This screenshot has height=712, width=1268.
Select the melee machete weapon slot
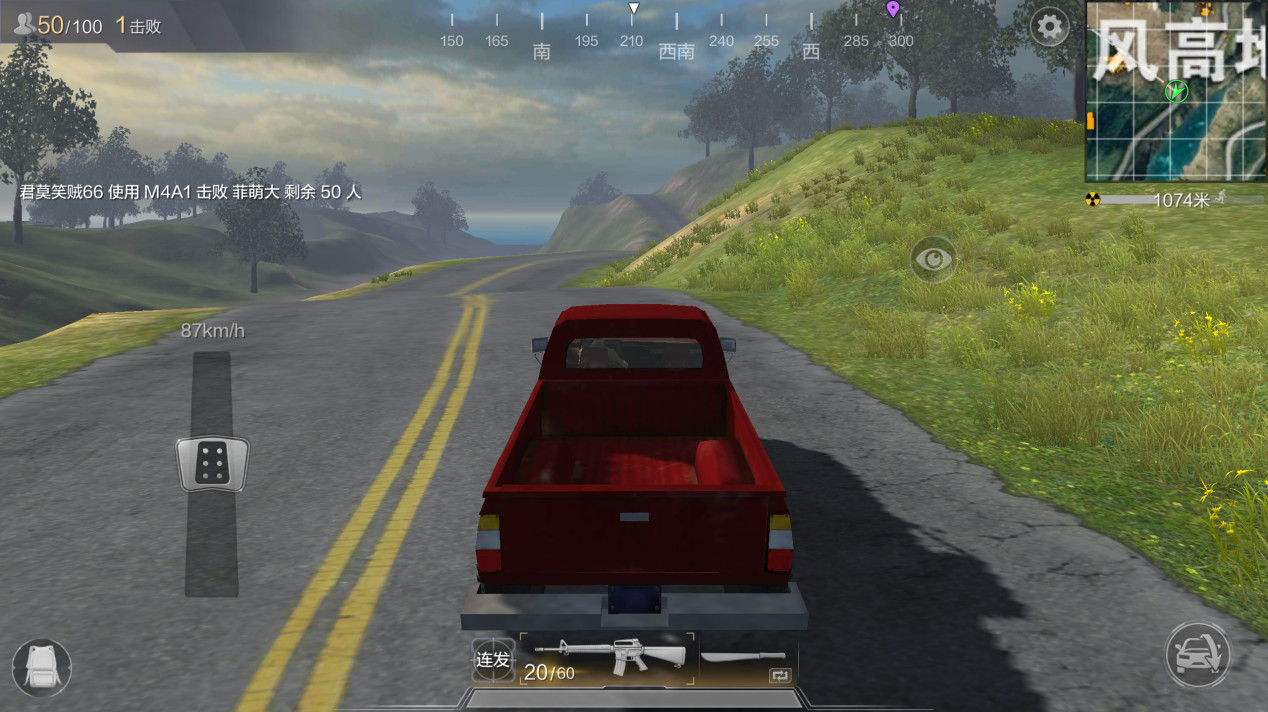(x=743, y=656)
